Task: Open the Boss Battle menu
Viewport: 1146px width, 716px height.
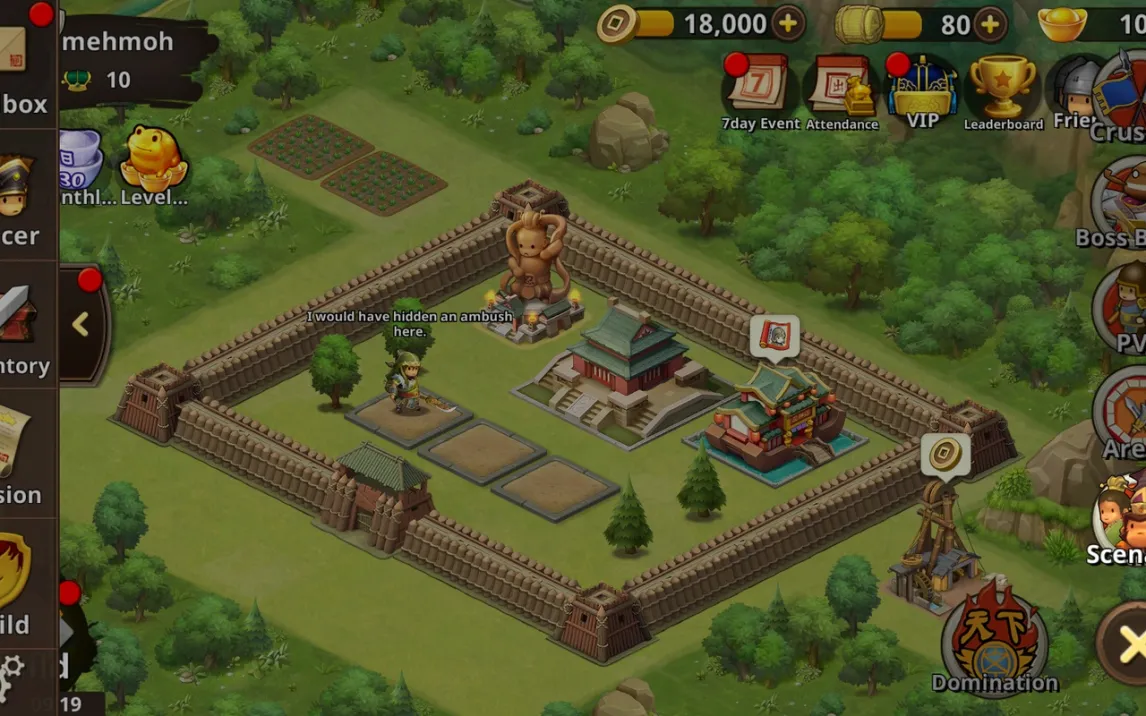Action: [1120, 200]
